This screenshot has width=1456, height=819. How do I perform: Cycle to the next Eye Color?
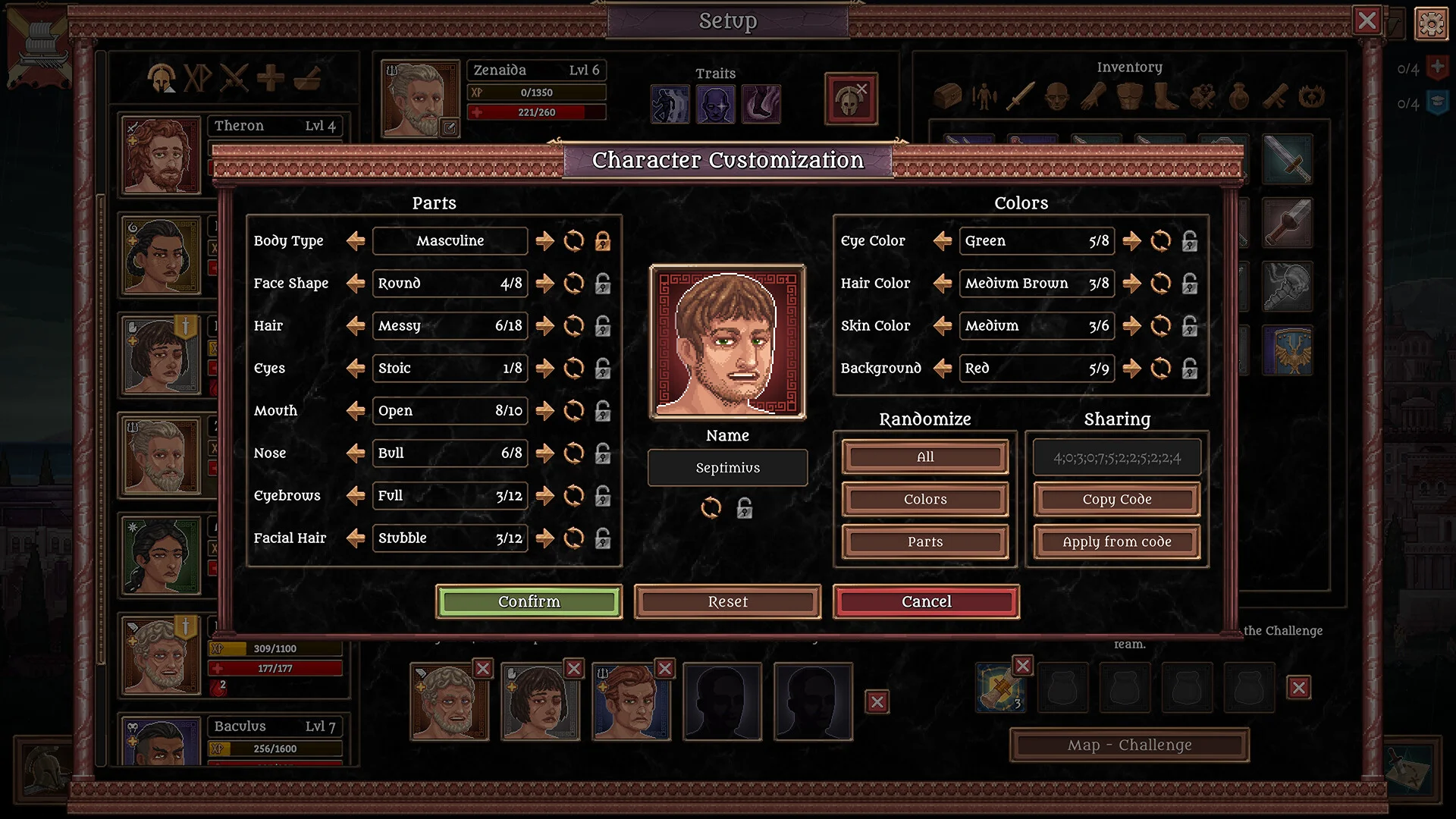point(1131,241)
